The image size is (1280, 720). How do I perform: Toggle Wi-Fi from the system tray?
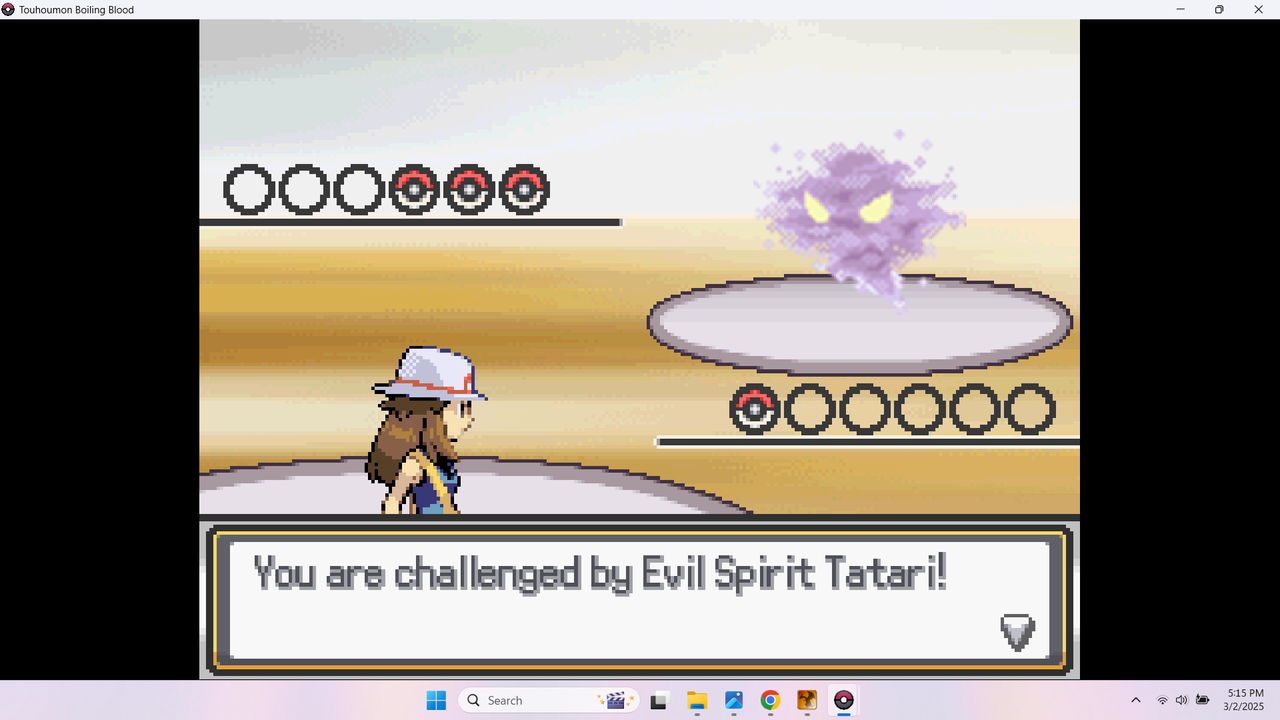(1163, 700)
